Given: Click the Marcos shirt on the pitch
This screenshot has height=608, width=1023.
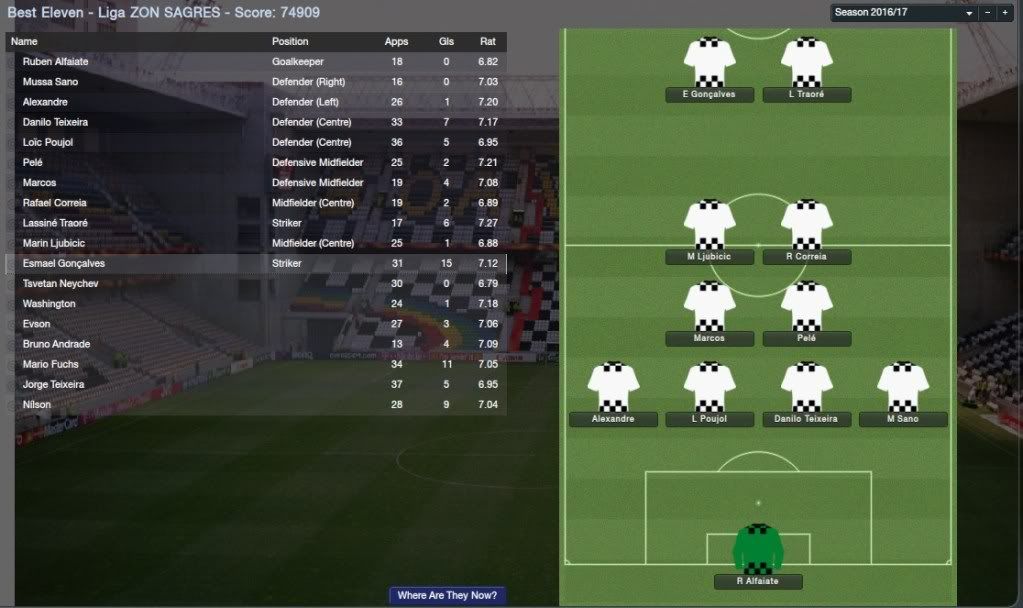Looking at the screenshot, I should pyautogui.click(x=709, y=306).
